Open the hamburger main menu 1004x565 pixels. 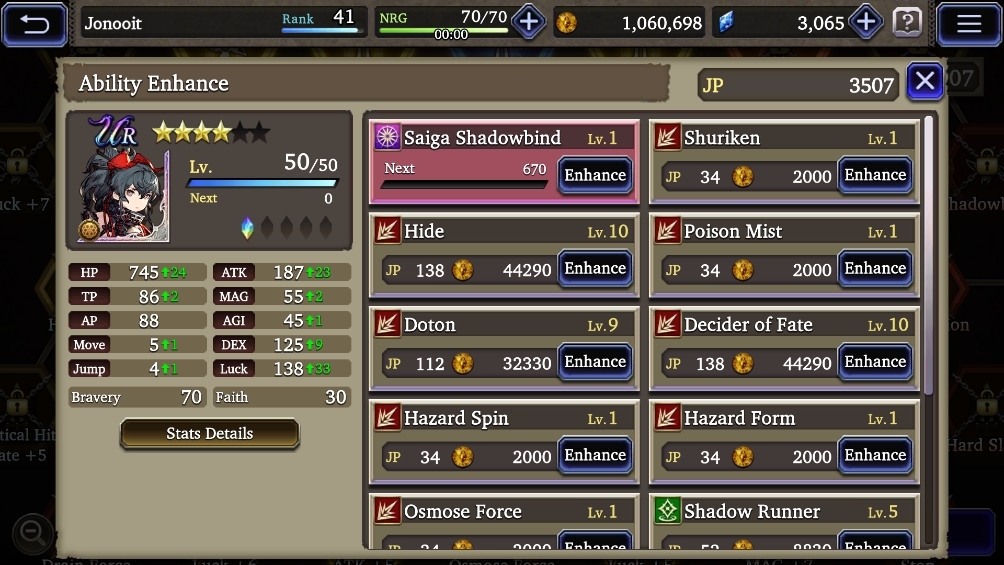968,23
